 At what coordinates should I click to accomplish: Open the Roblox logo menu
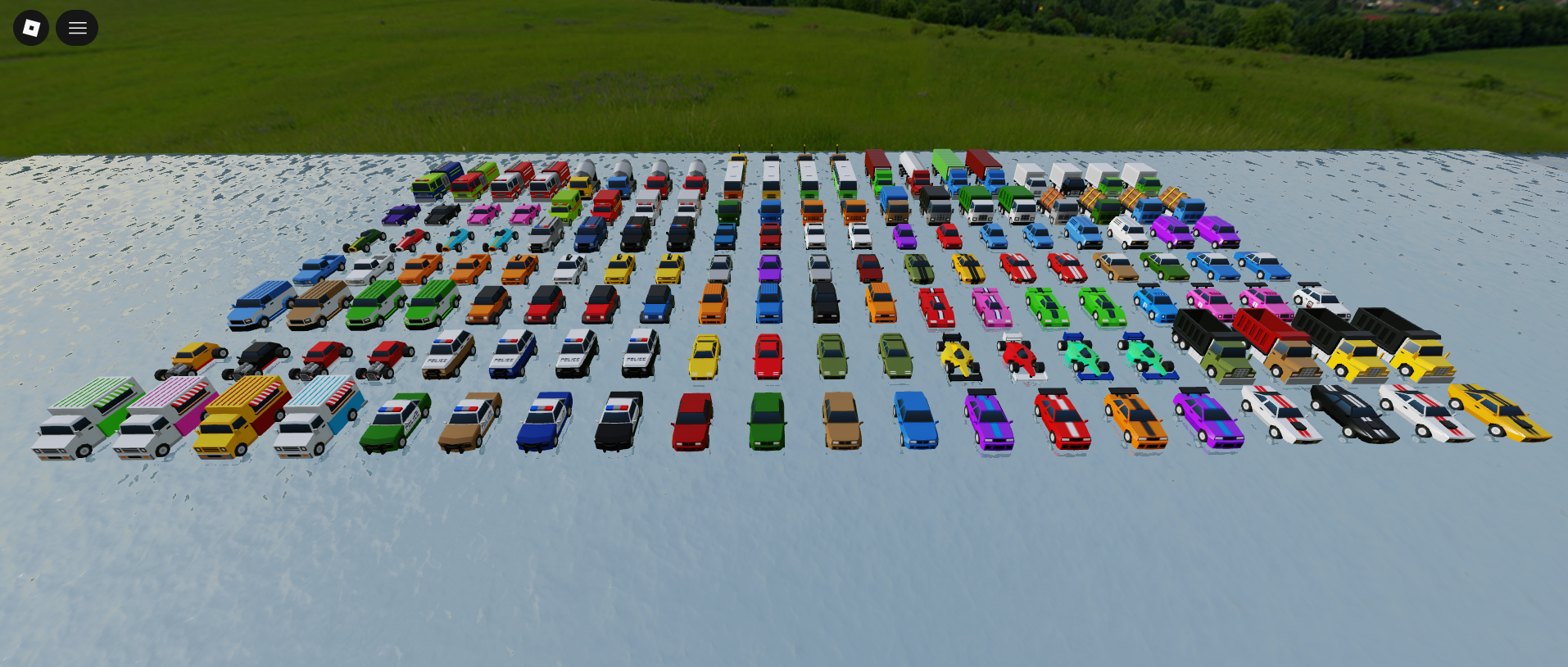pyautogui.click(x=31, y=28)
